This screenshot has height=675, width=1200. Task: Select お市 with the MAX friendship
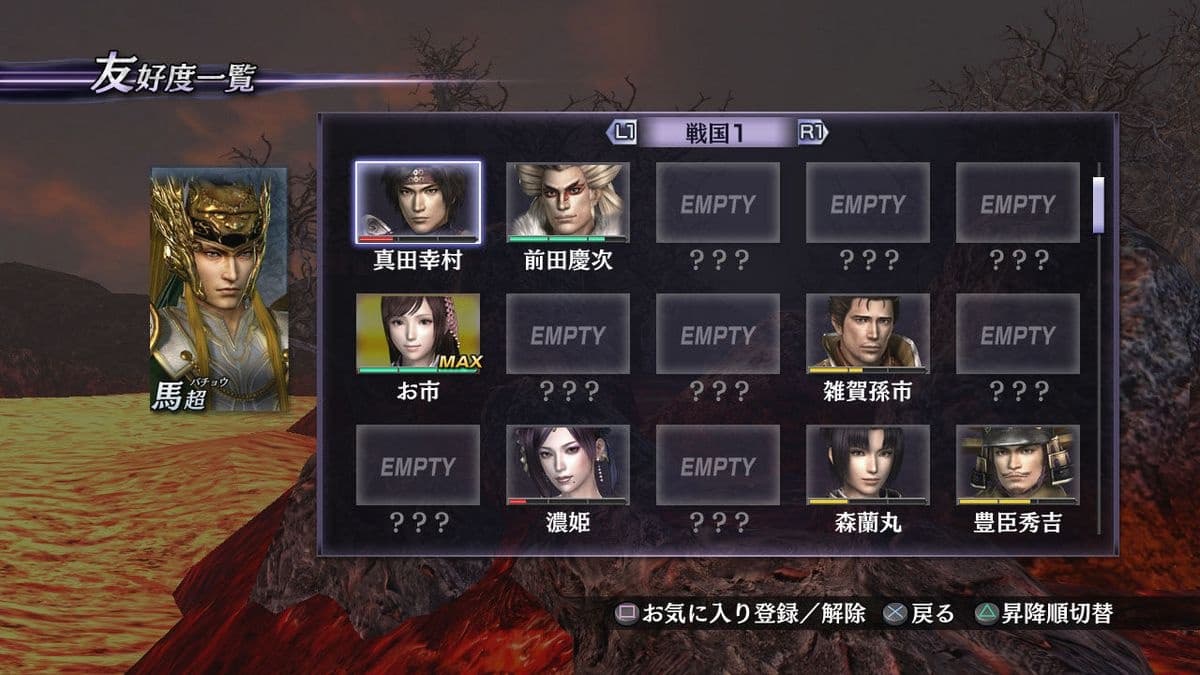pyautogui.click(x=418, y=332)
